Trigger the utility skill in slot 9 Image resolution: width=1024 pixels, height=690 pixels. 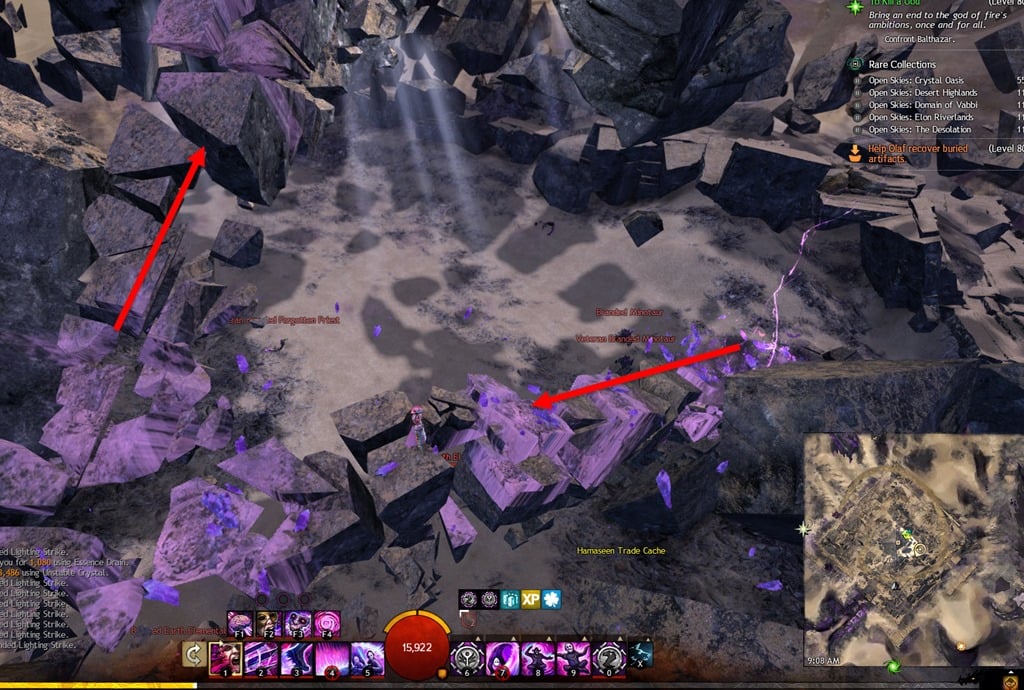(572, 658)
